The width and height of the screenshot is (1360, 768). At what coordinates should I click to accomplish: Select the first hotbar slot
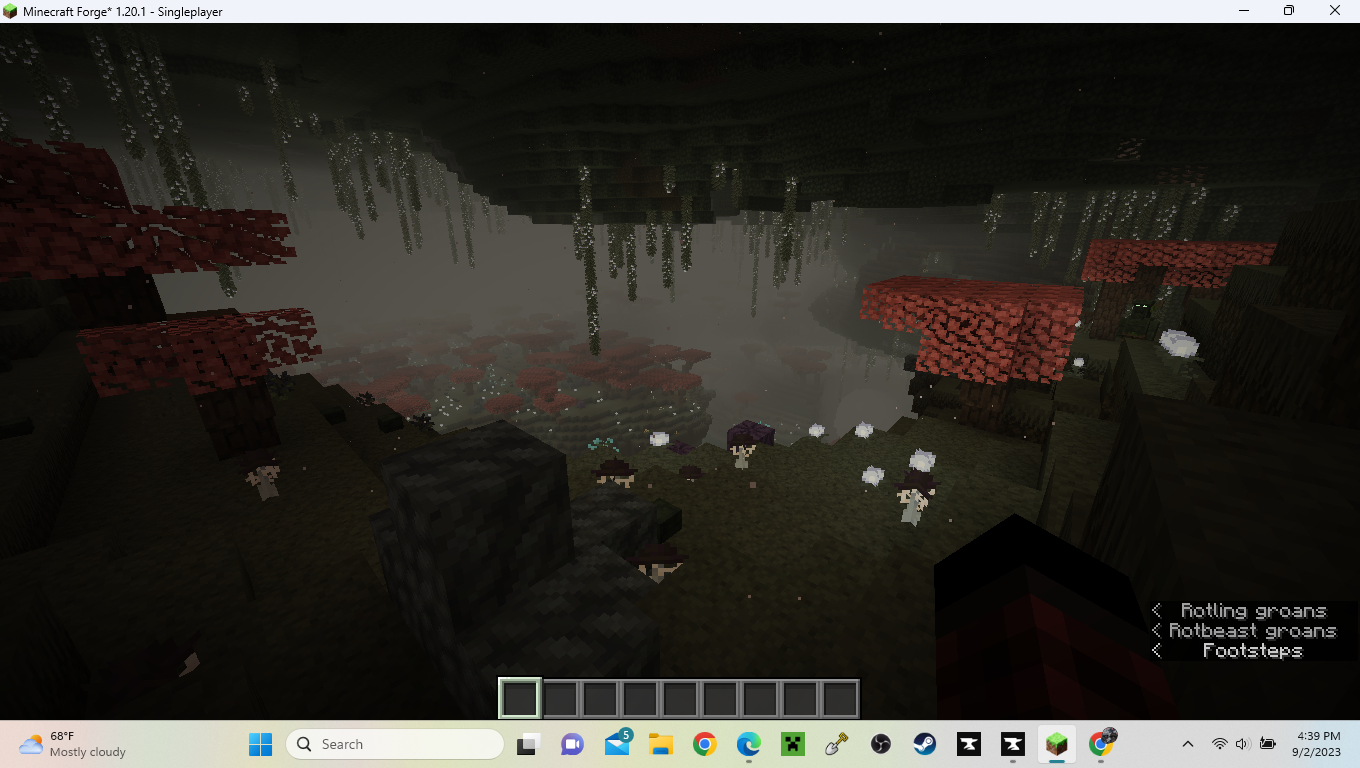click(x=519, y=697)
